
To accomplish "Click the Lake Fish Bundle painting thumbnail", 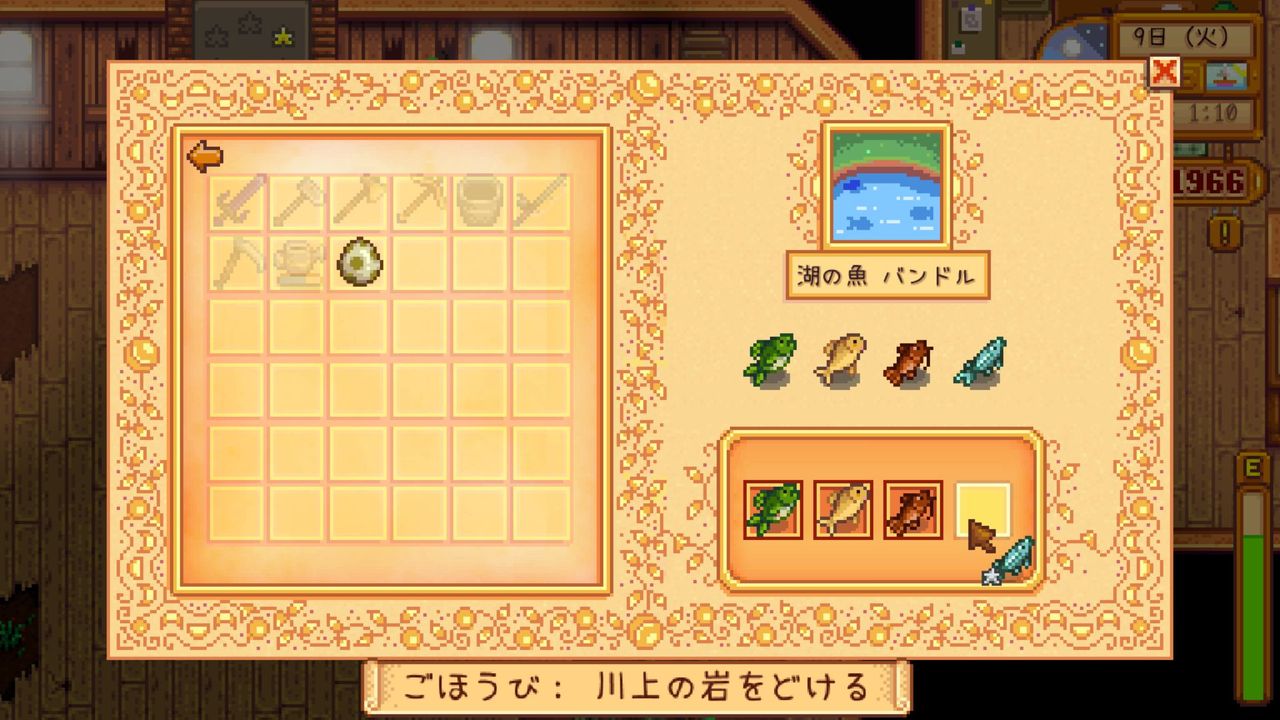I will [x=884, y=187].
